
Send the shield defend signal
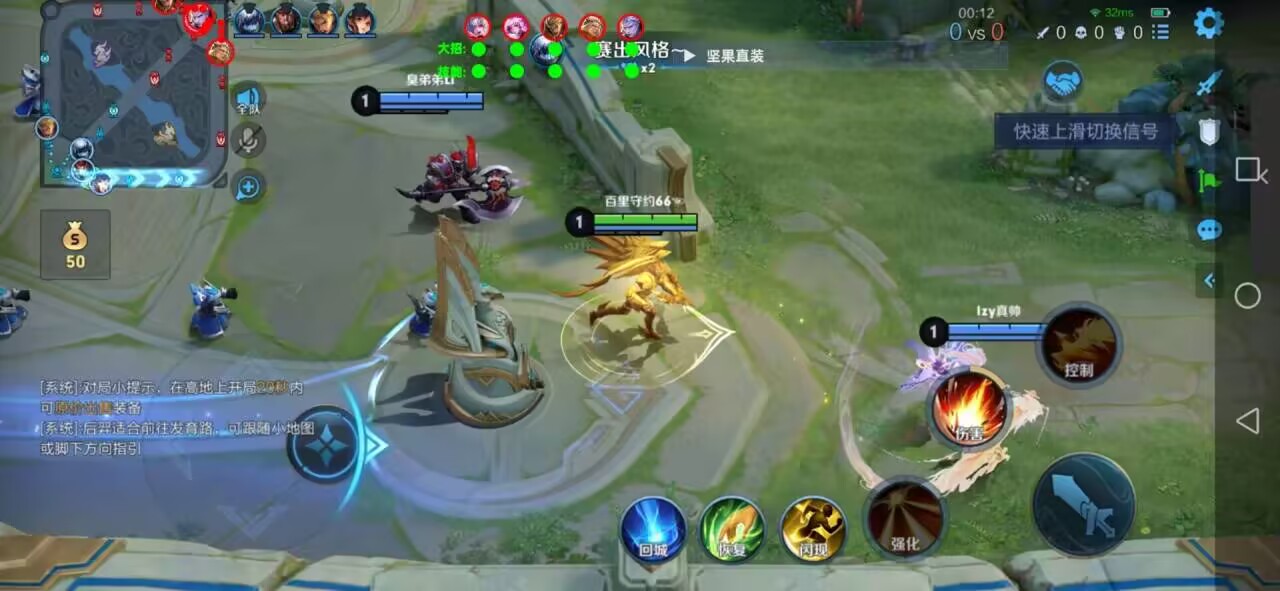(x=1209, y=132)
